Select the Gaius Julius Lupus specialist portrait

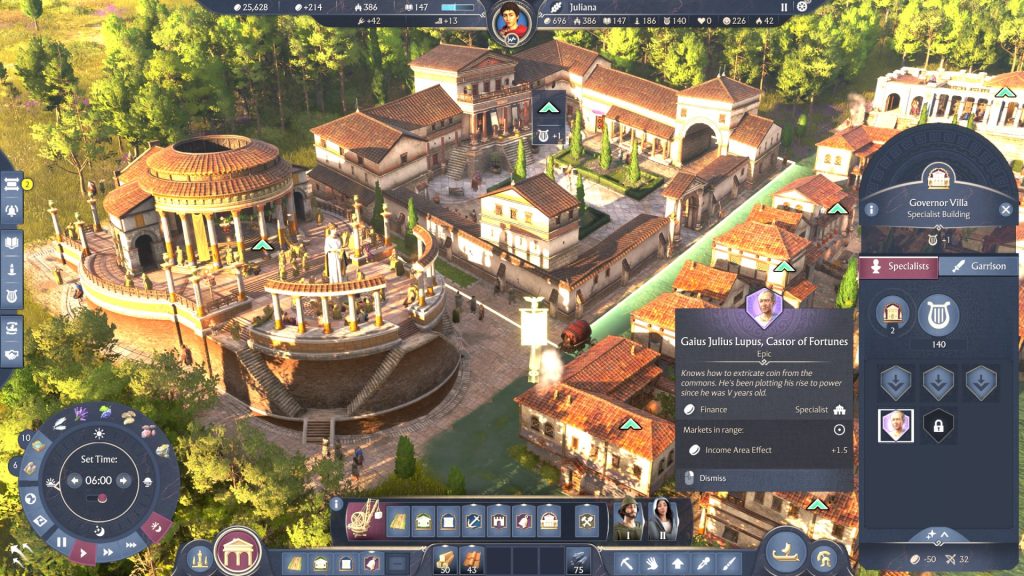895,426
